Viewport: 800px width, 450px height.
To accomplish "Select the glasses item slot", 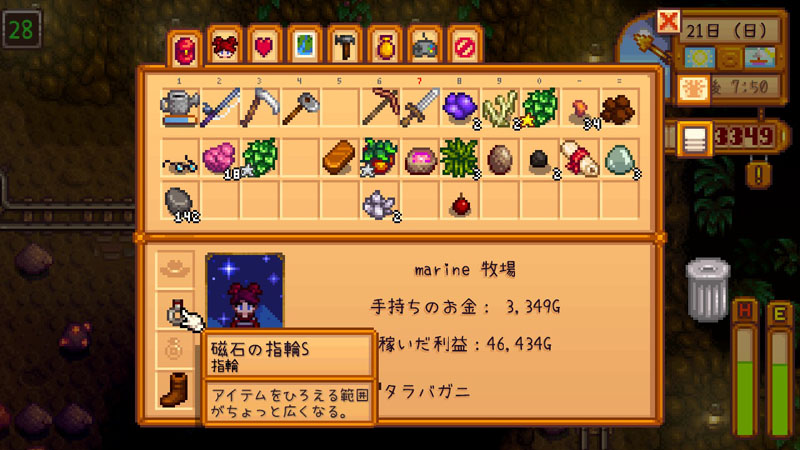I will point(178,157).
